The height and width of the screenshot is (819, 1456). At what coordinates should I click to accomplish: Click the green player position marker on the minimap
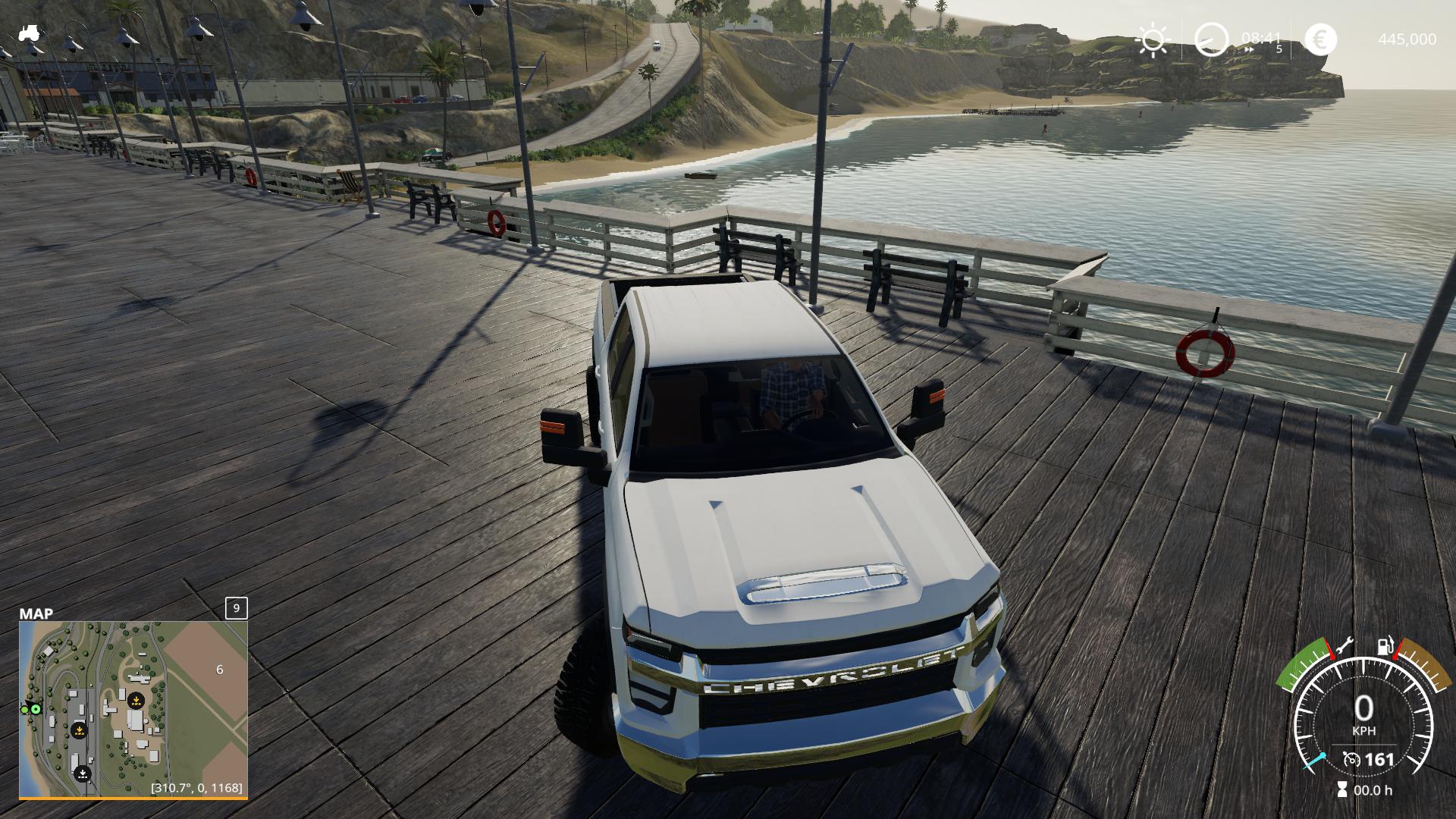pos(35,709)
